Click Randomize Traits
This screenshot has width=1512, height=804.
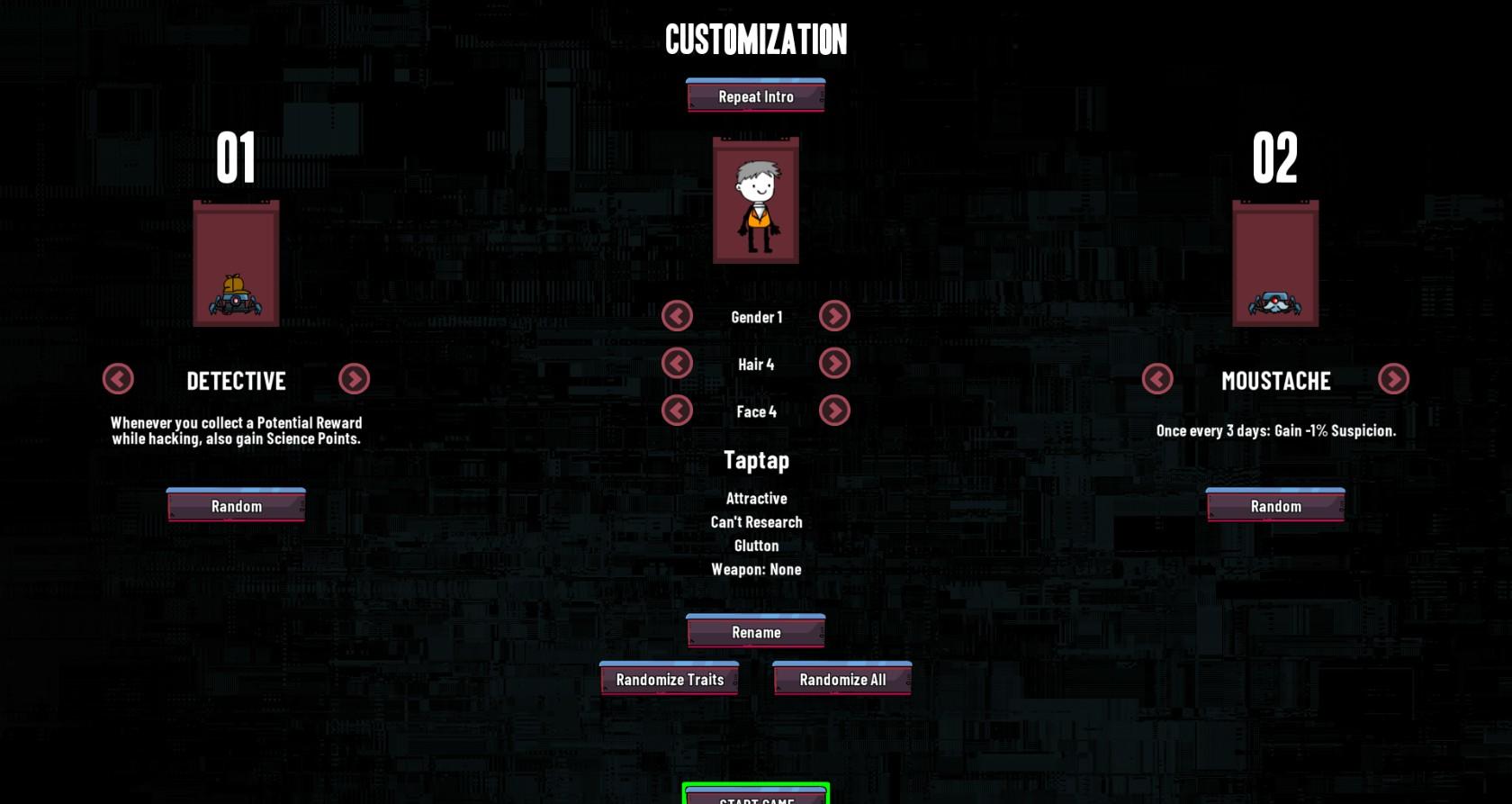click(669, 680)
